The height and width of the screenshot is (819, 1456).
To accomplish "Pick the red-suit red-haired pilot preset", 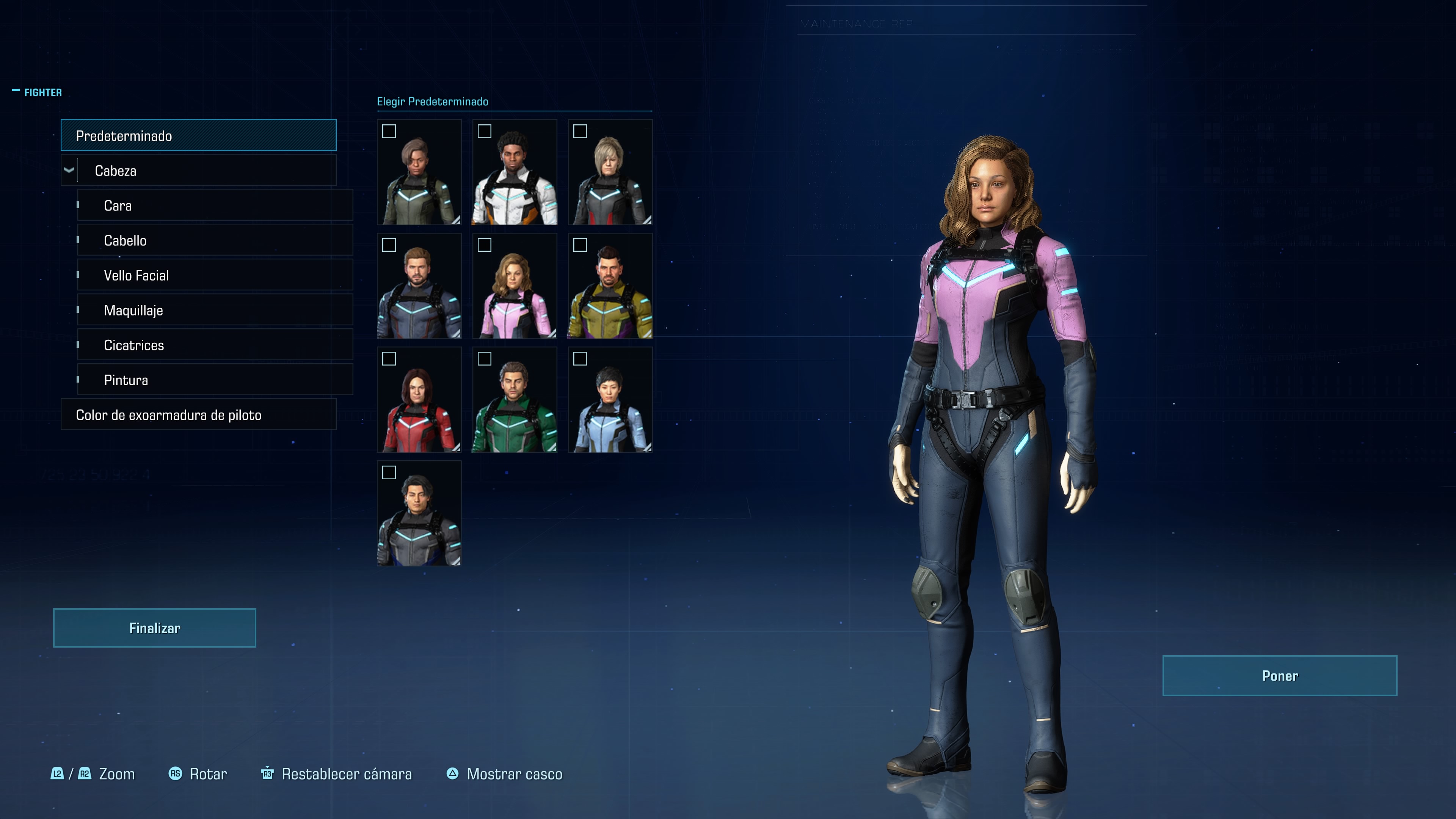I will click(419, 400).
